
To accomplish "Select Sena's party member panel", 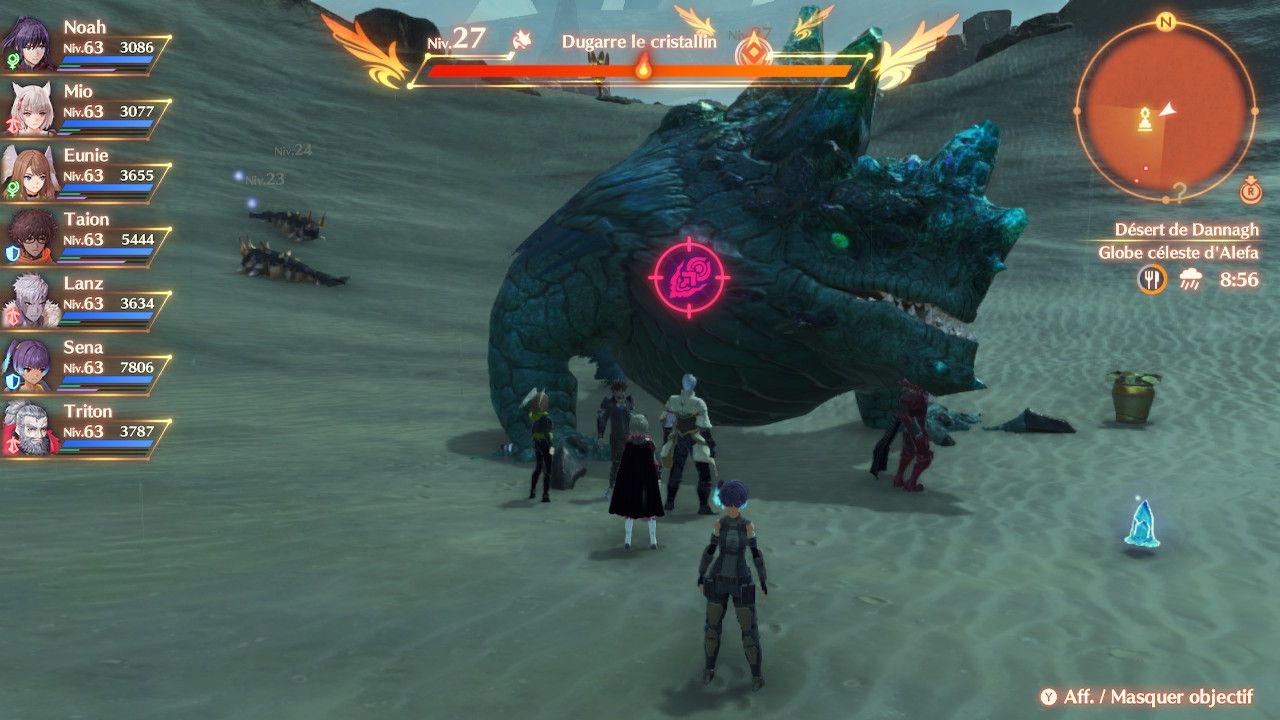I will coord(85,363).
